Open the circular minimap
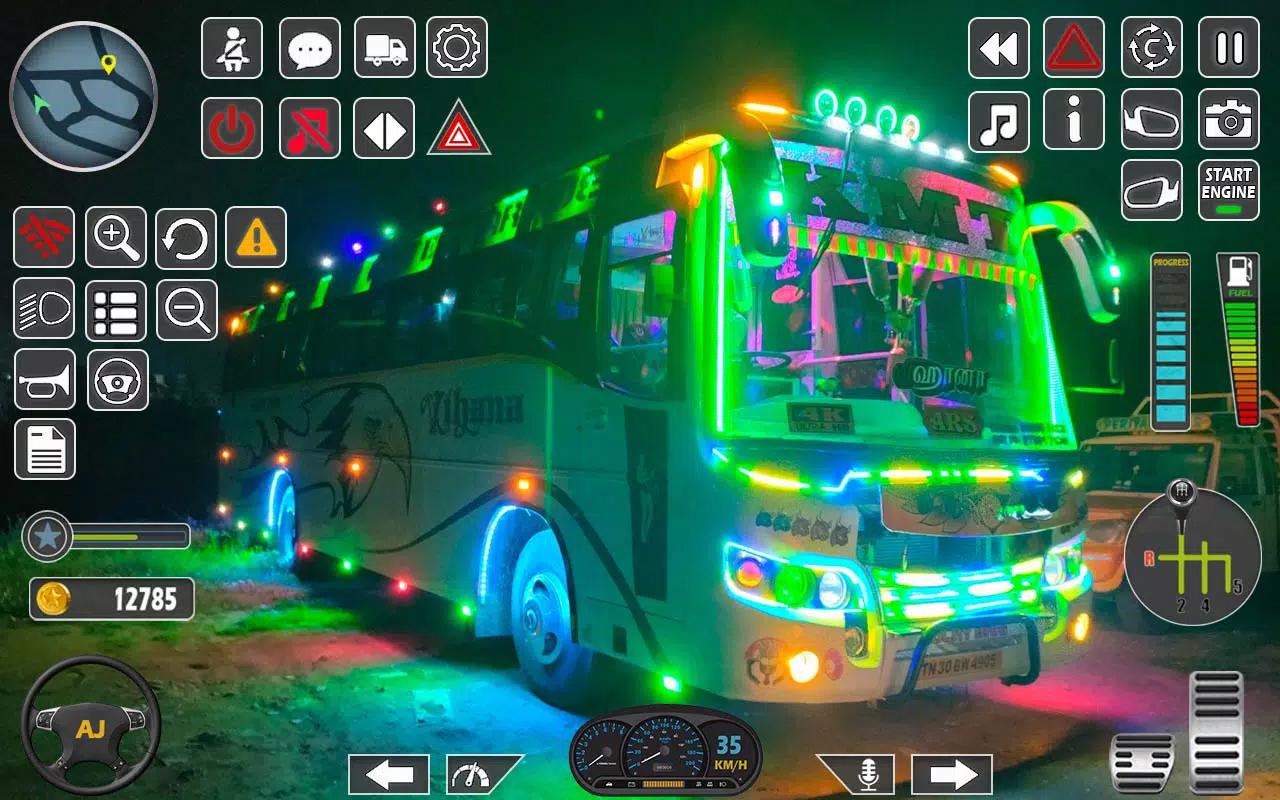 click(x=83, y=96)
